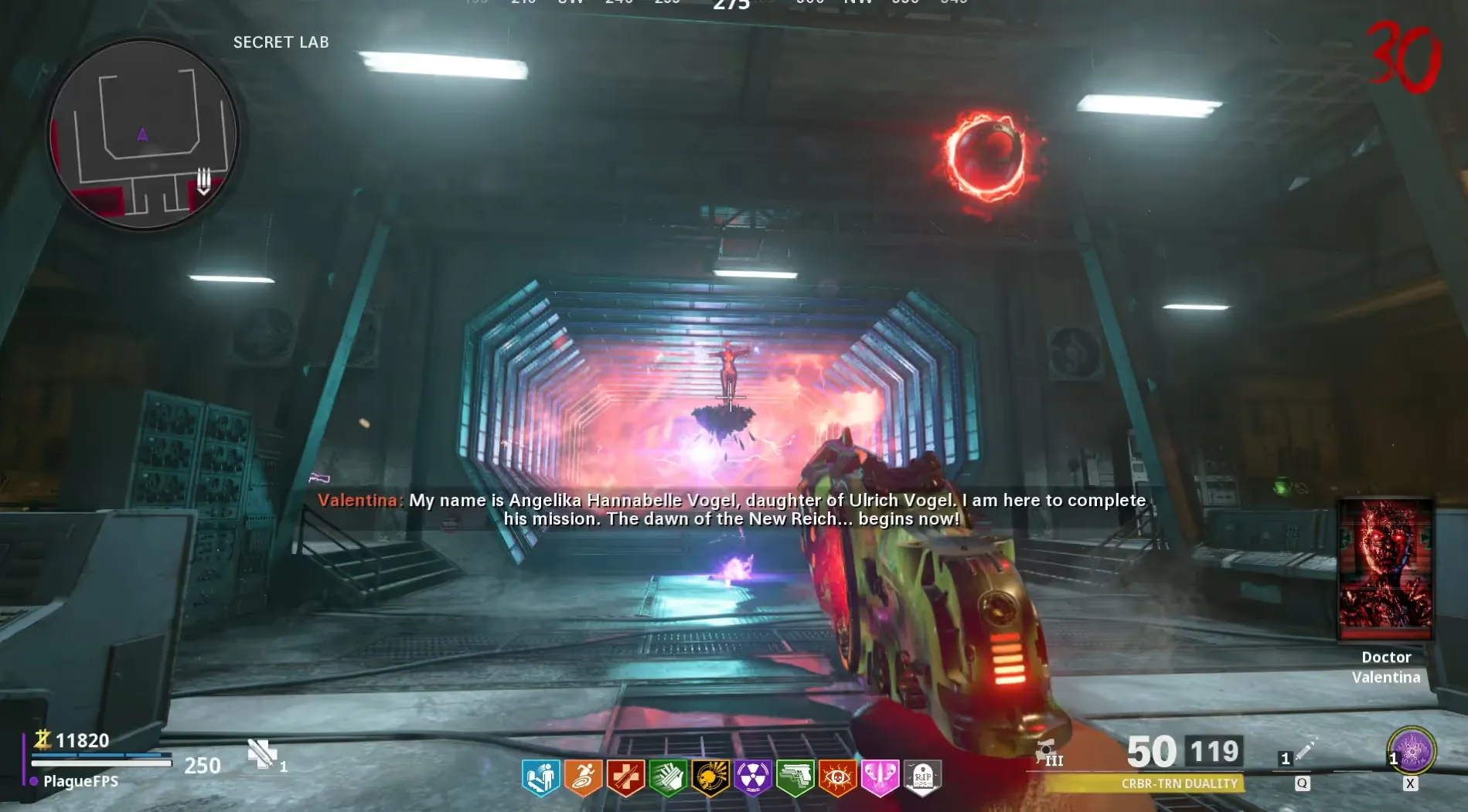
Task: Select the CRBR-TRN DUALITY weapon label
Action: click(1179, 783)
